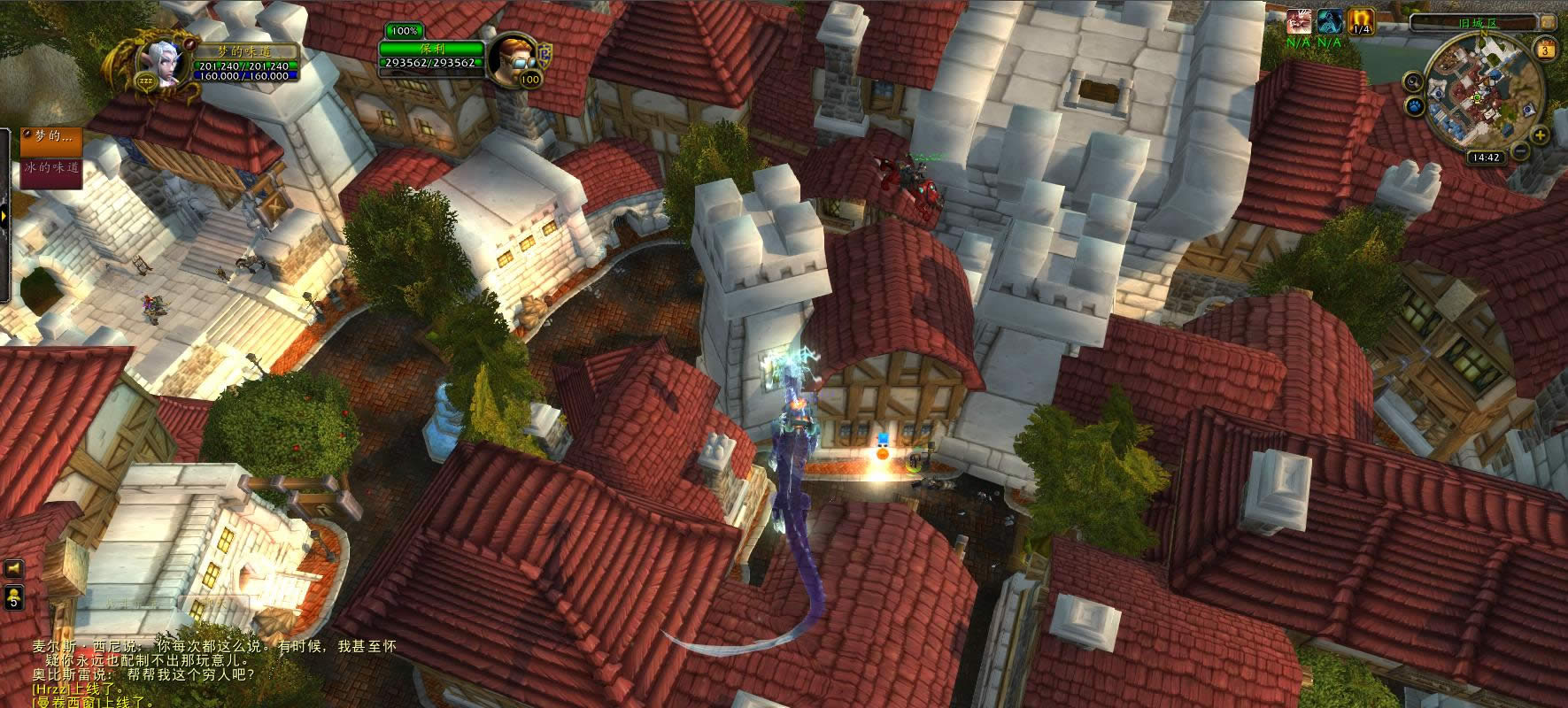
Task: Click the blue paw print minimap button
Action: 1414,107
